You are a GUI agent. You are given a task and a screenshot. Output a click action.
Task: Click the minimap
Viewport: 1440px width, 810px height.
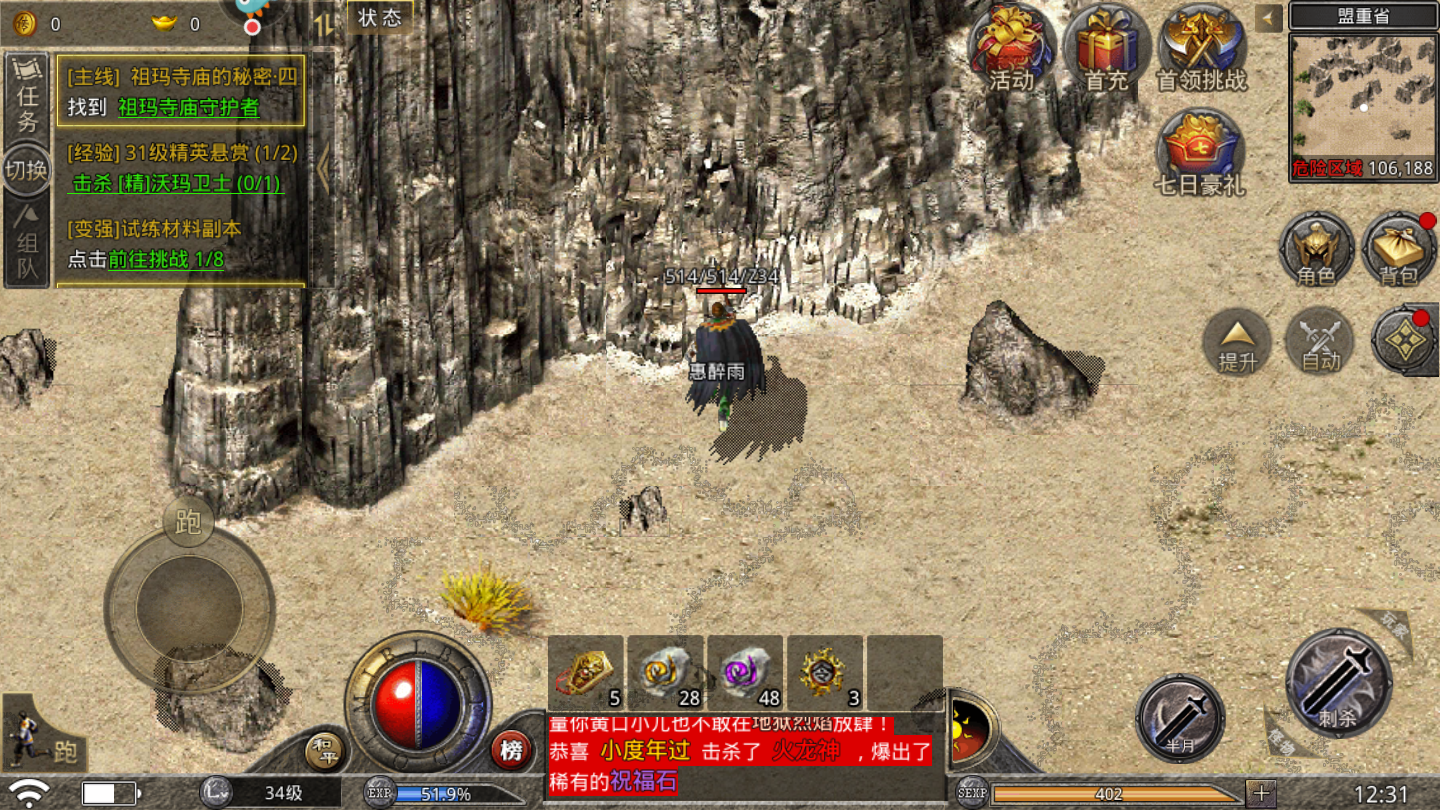(x=1362, y=95)
